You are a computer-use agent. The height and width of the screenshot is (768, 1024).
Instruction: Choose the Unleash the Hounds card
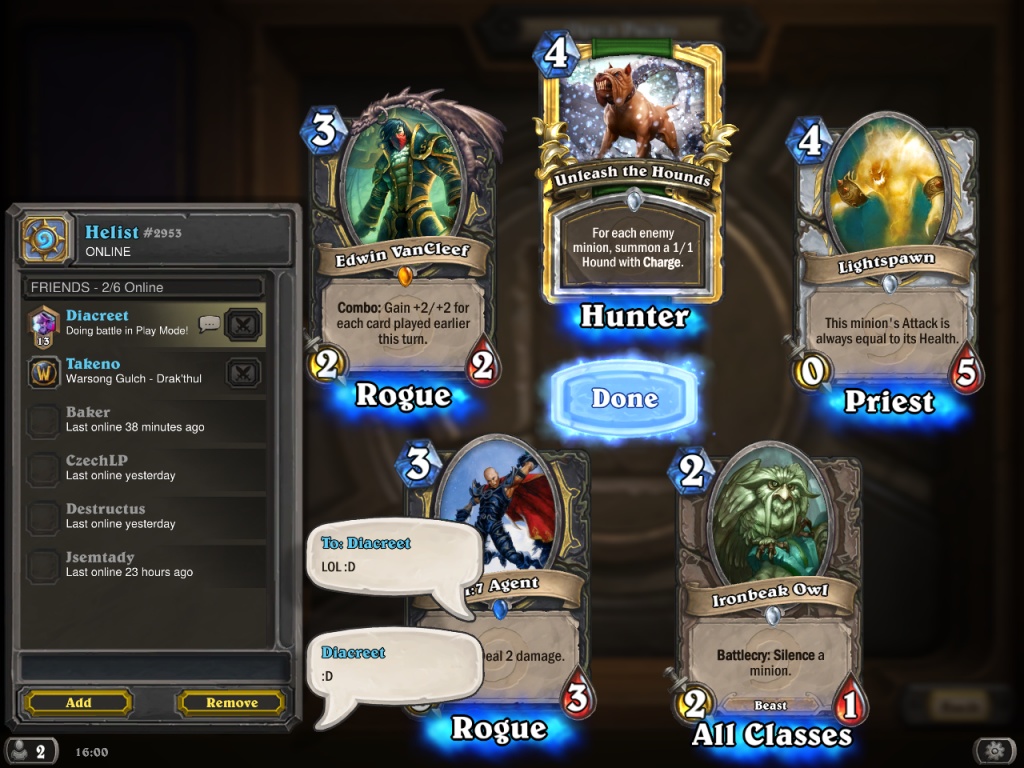pos(634,170)
